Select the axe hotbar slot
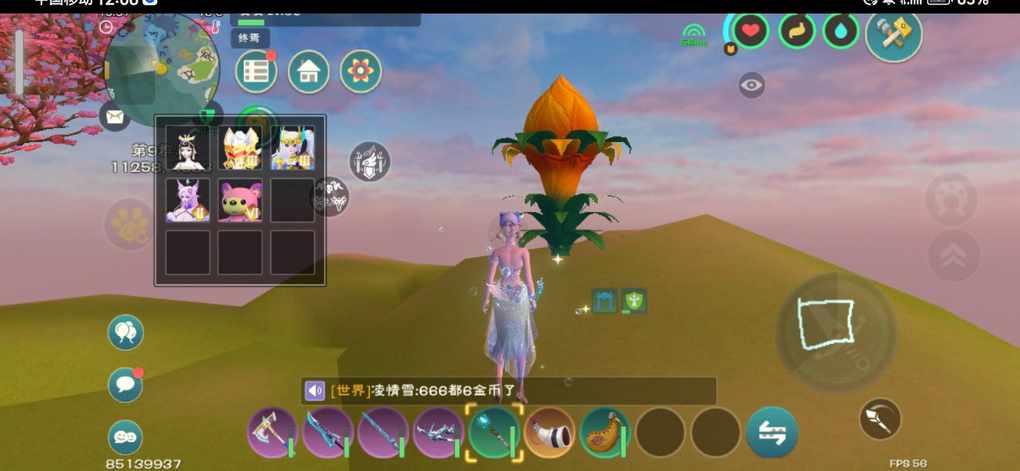The height and width of the screenshot is (471, 1020). 272,432
